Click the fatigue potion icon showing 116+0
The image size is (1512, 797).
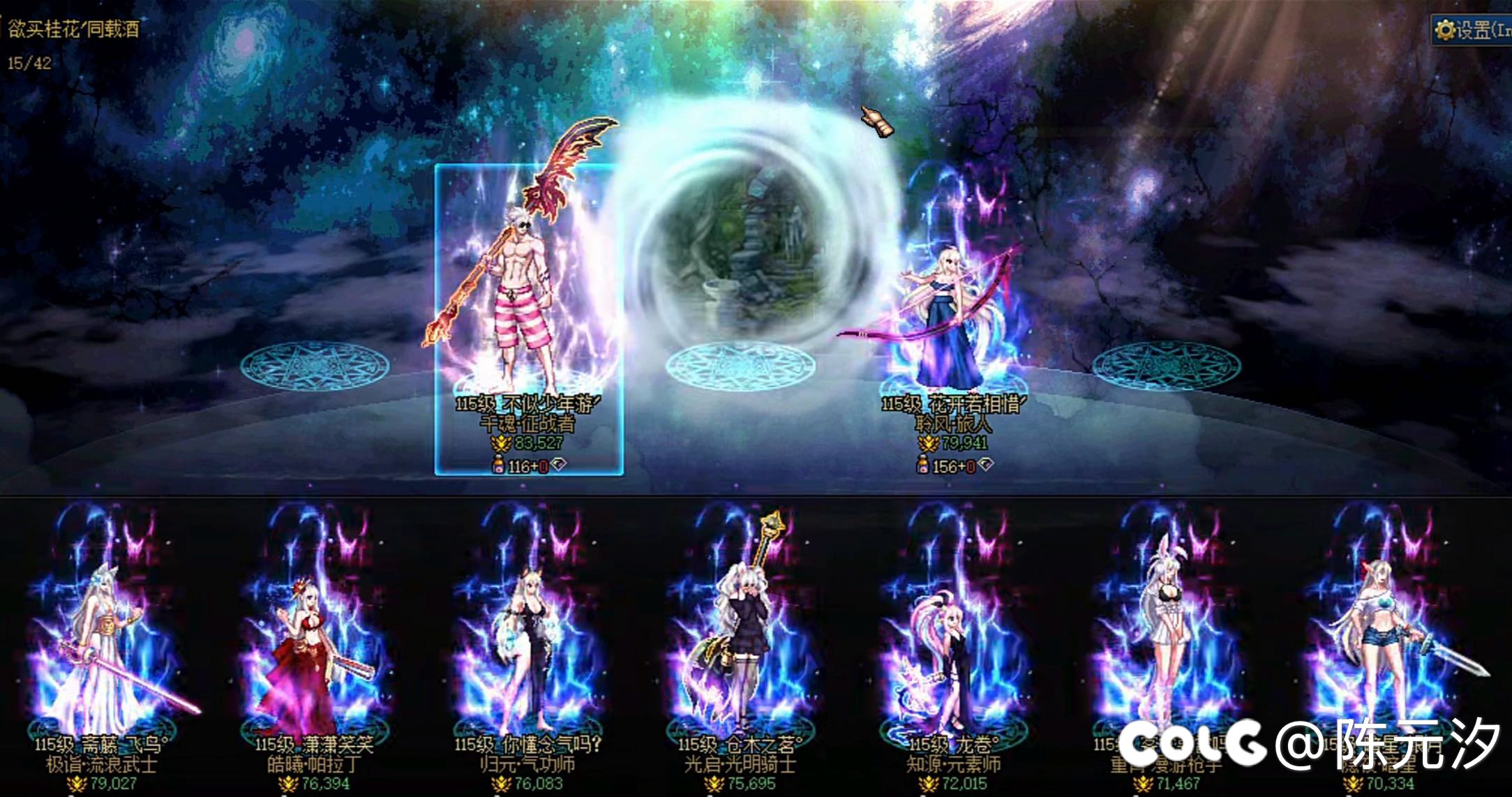tap(497, 463)
